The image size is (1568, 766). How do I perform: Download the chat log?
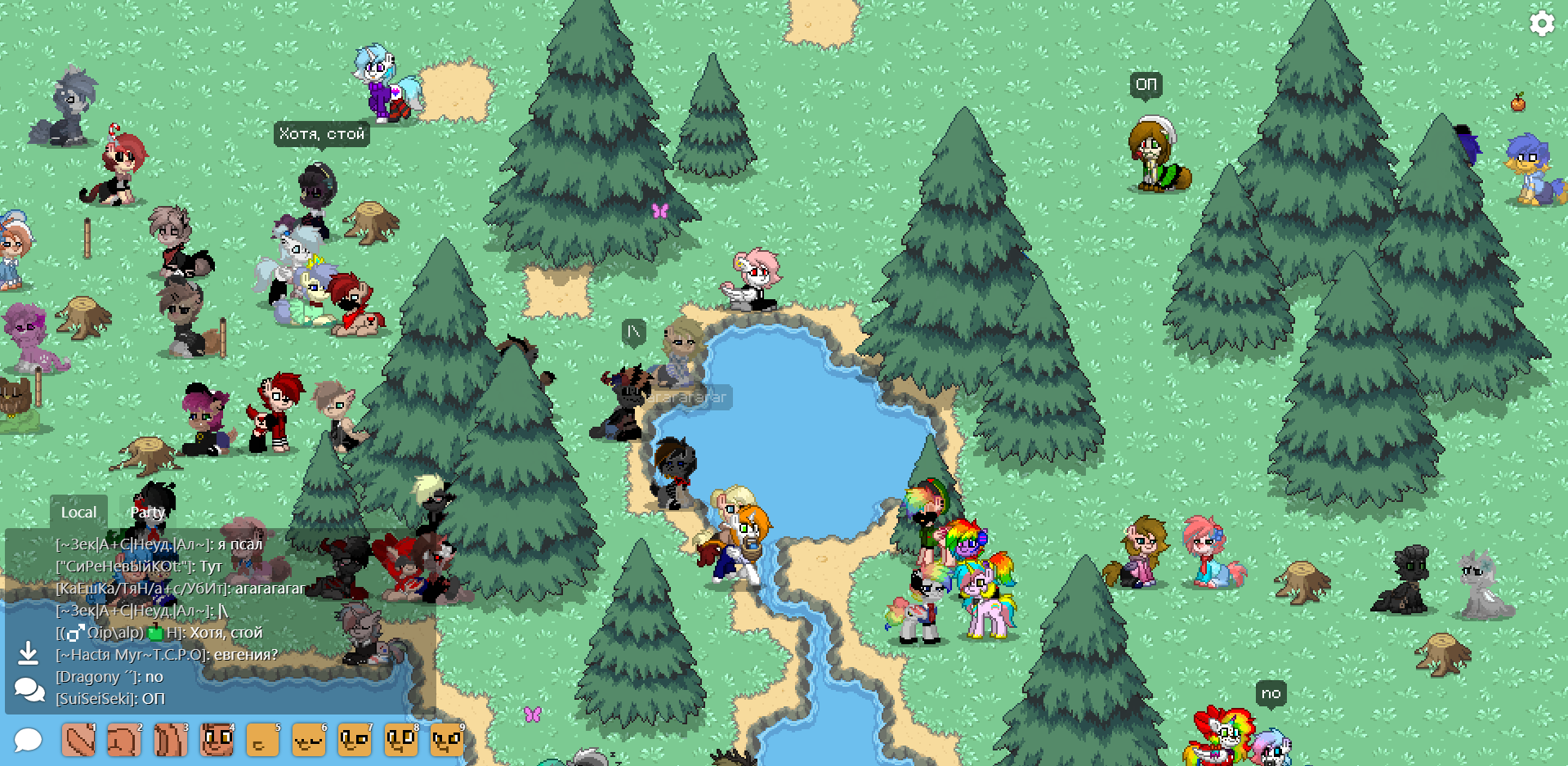tap(28, 652)
